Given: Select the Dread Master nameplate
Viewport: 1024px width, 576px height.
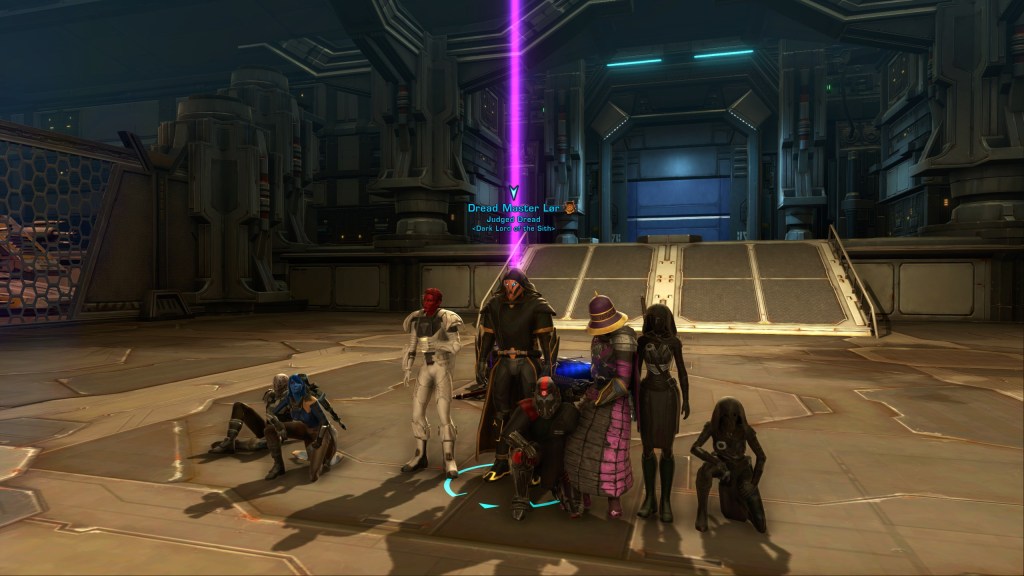Looking at the screenshot, I should (514, 208).
